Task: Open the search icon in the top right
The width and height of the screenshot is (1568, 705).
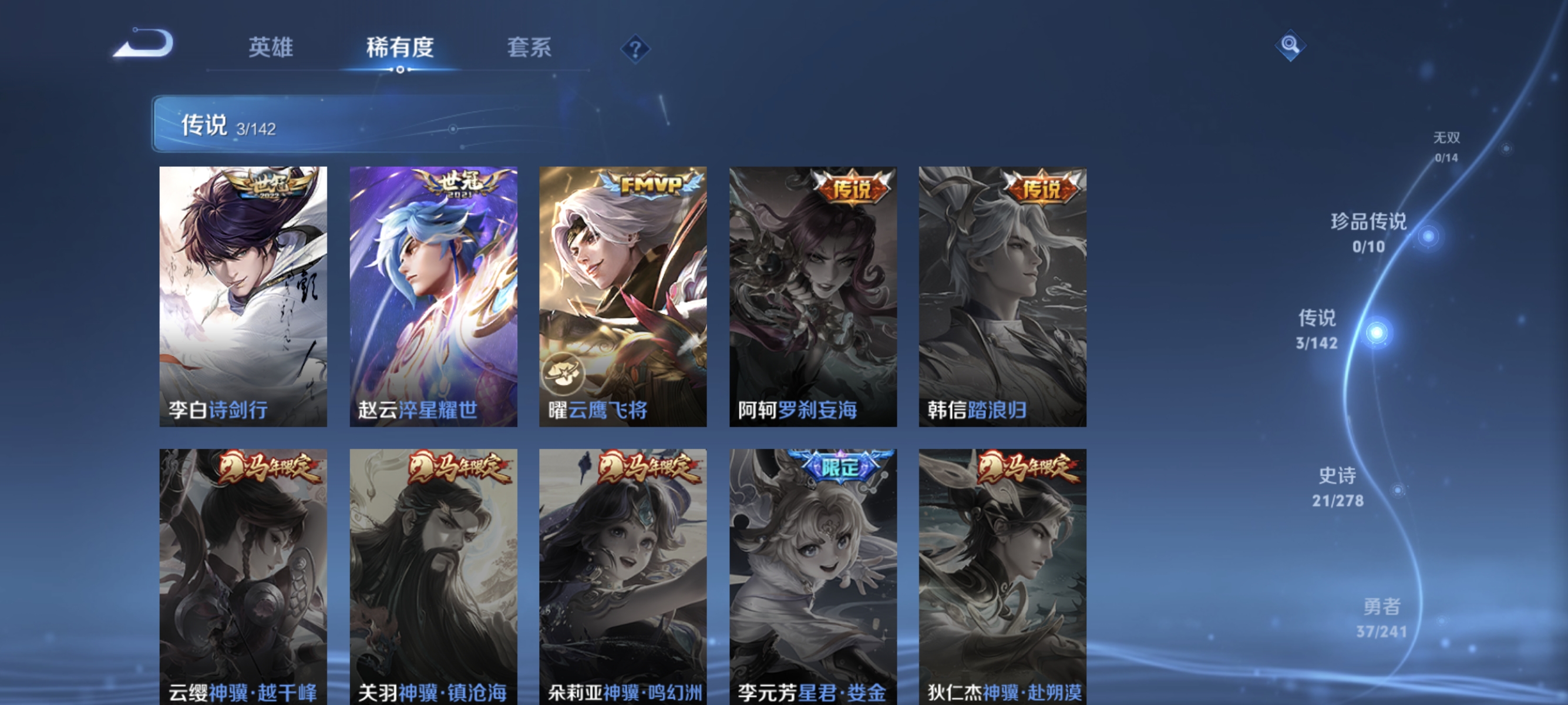Action: click(1290, 44)
